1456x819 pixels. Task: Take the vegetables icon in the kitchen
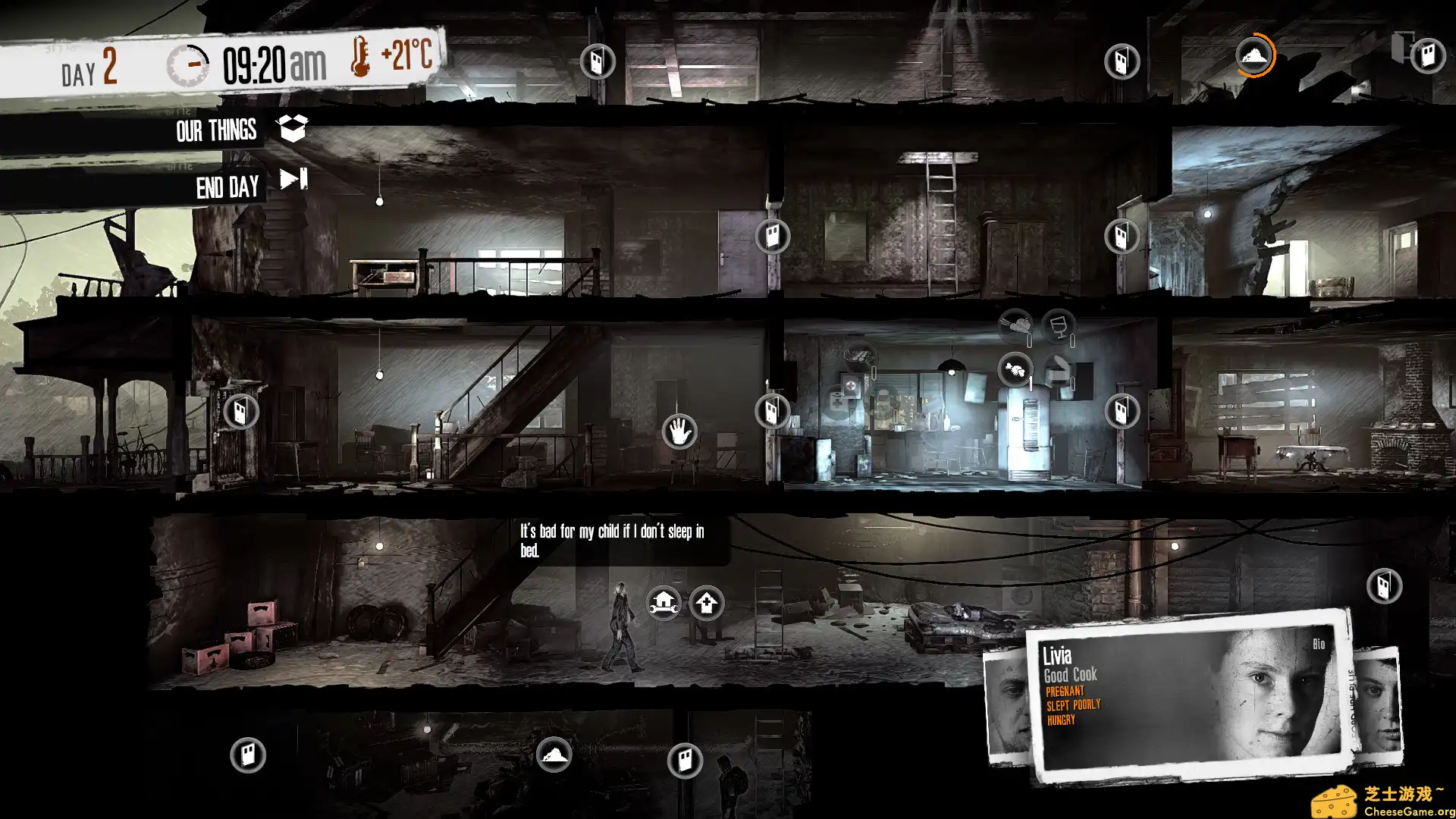click(x=1016, y=326)
